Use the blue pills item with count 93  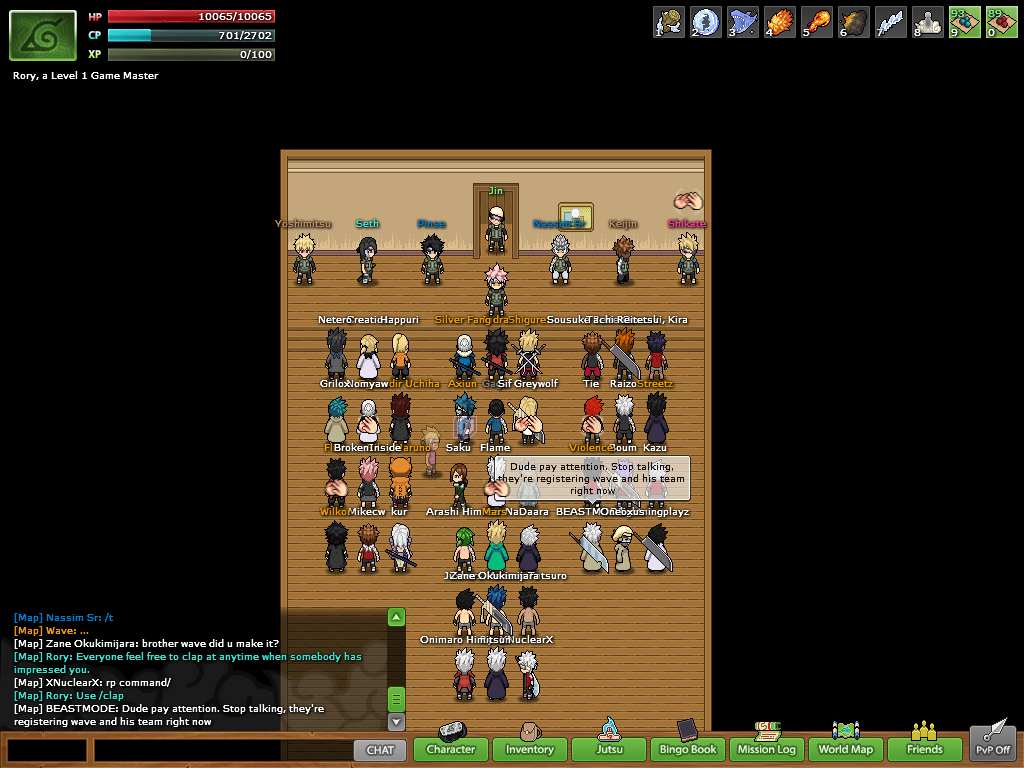(x=965, y=22)
